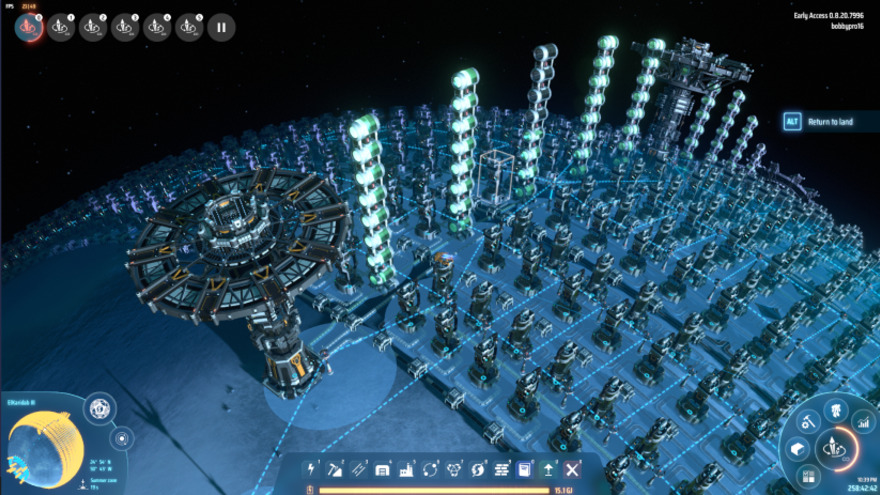This screenshot has height=495, width=880.
Task: Open the highlighted blueprint book tool
Action: tap(524, 469)
